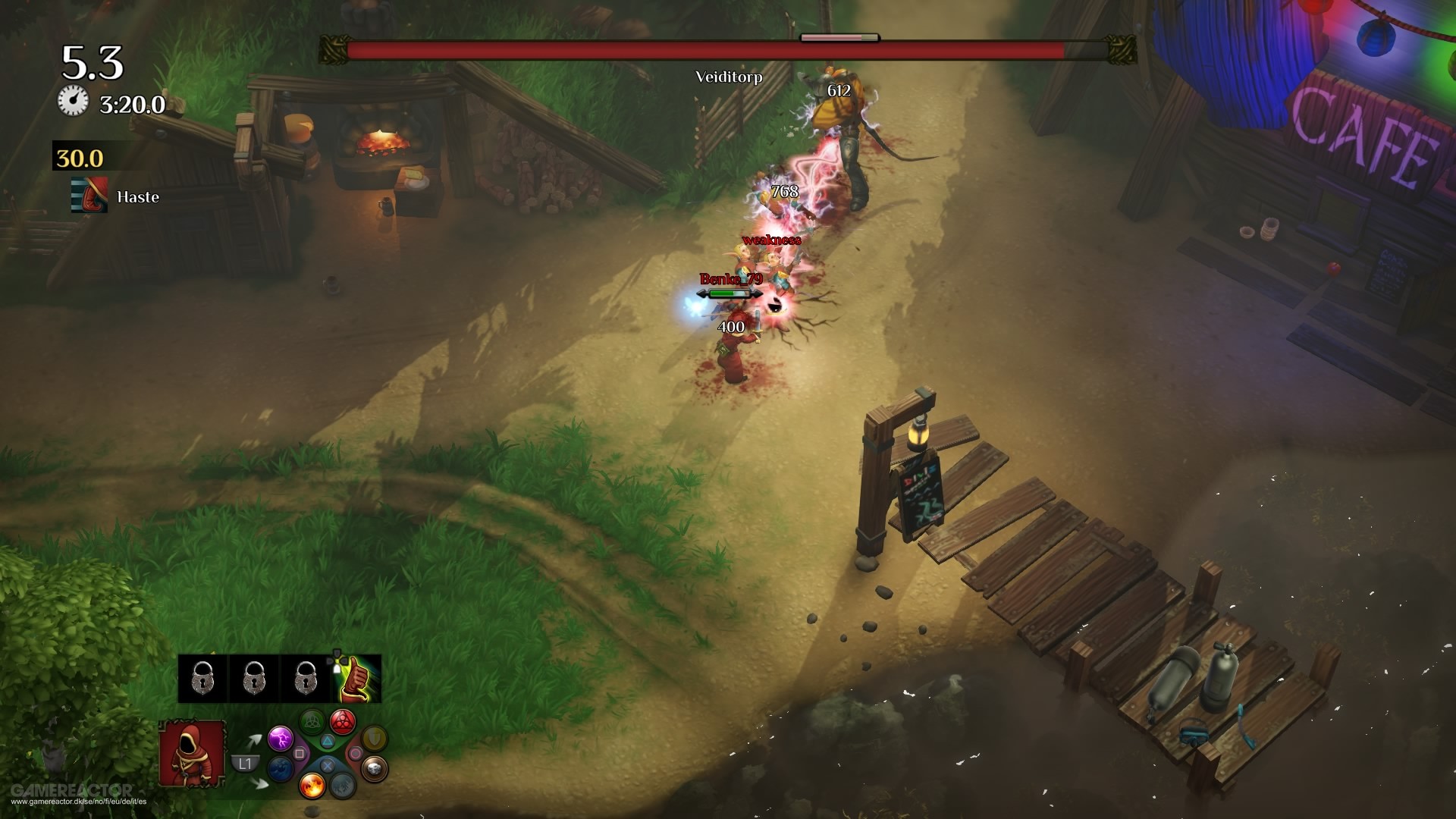The height and width of the screenshot is (819, 1456).
Task: Click the L1 shoulder button prompt
Action: 244,764
